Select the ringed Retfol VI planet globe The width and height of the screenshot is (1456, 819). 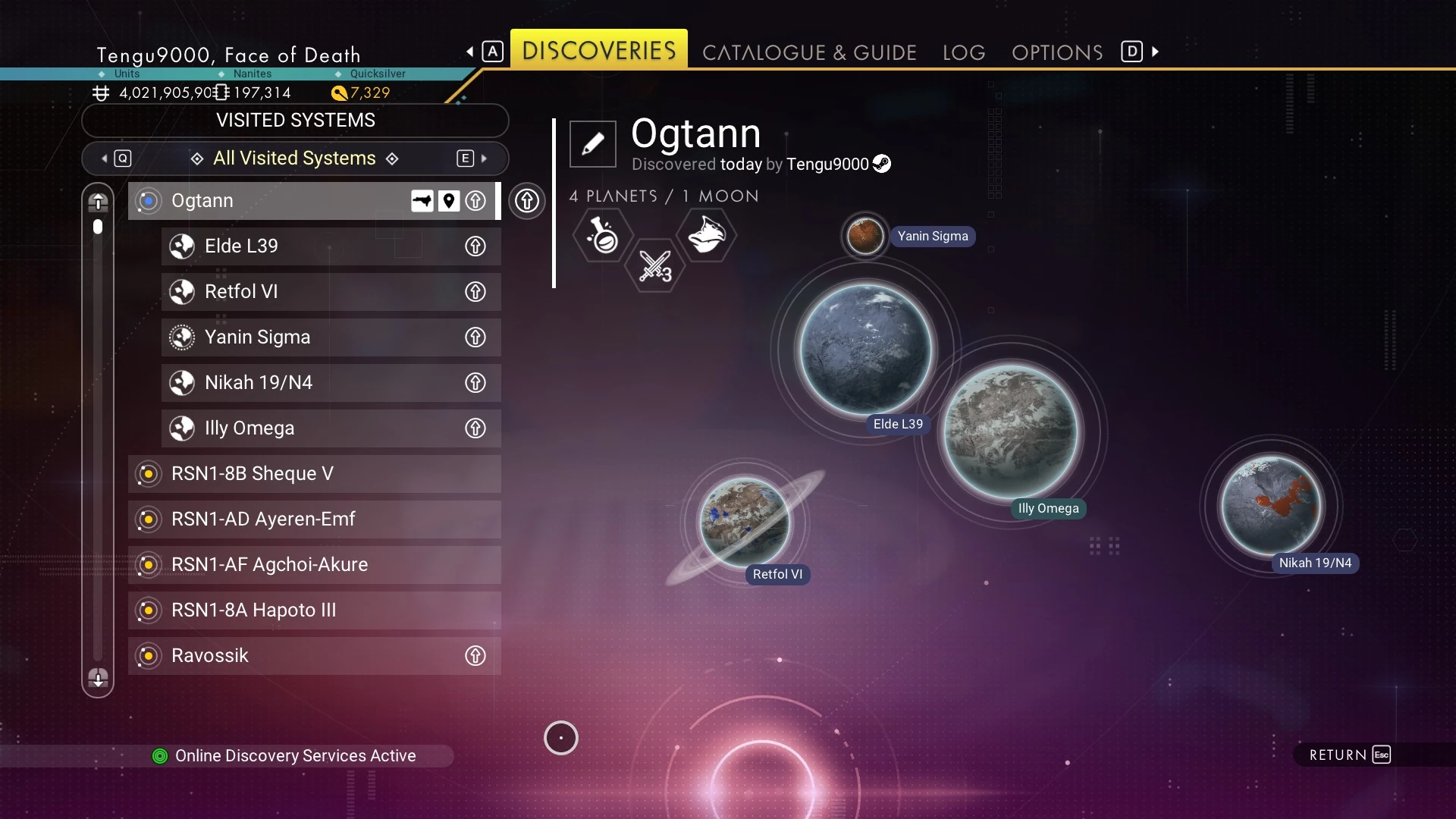745,522
